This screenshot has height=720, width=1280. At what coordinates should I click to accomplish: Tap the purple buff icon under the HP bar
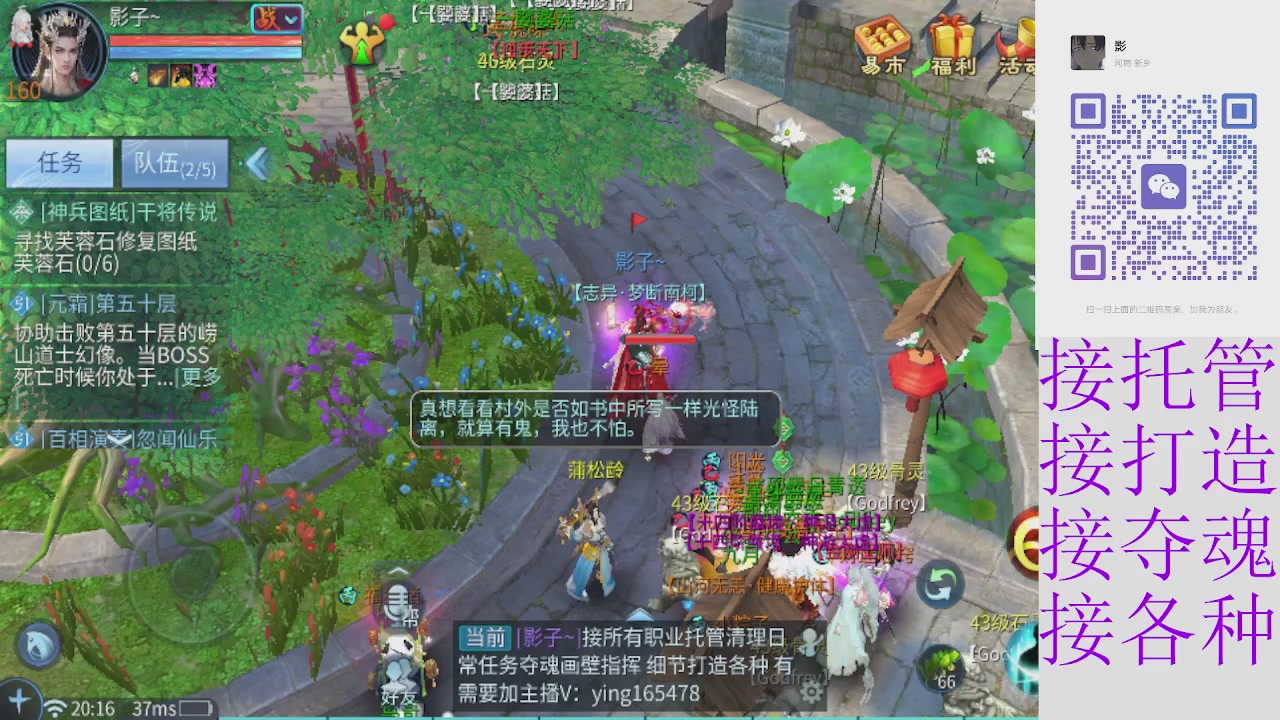pyautogui.click(x=203, y=75)
